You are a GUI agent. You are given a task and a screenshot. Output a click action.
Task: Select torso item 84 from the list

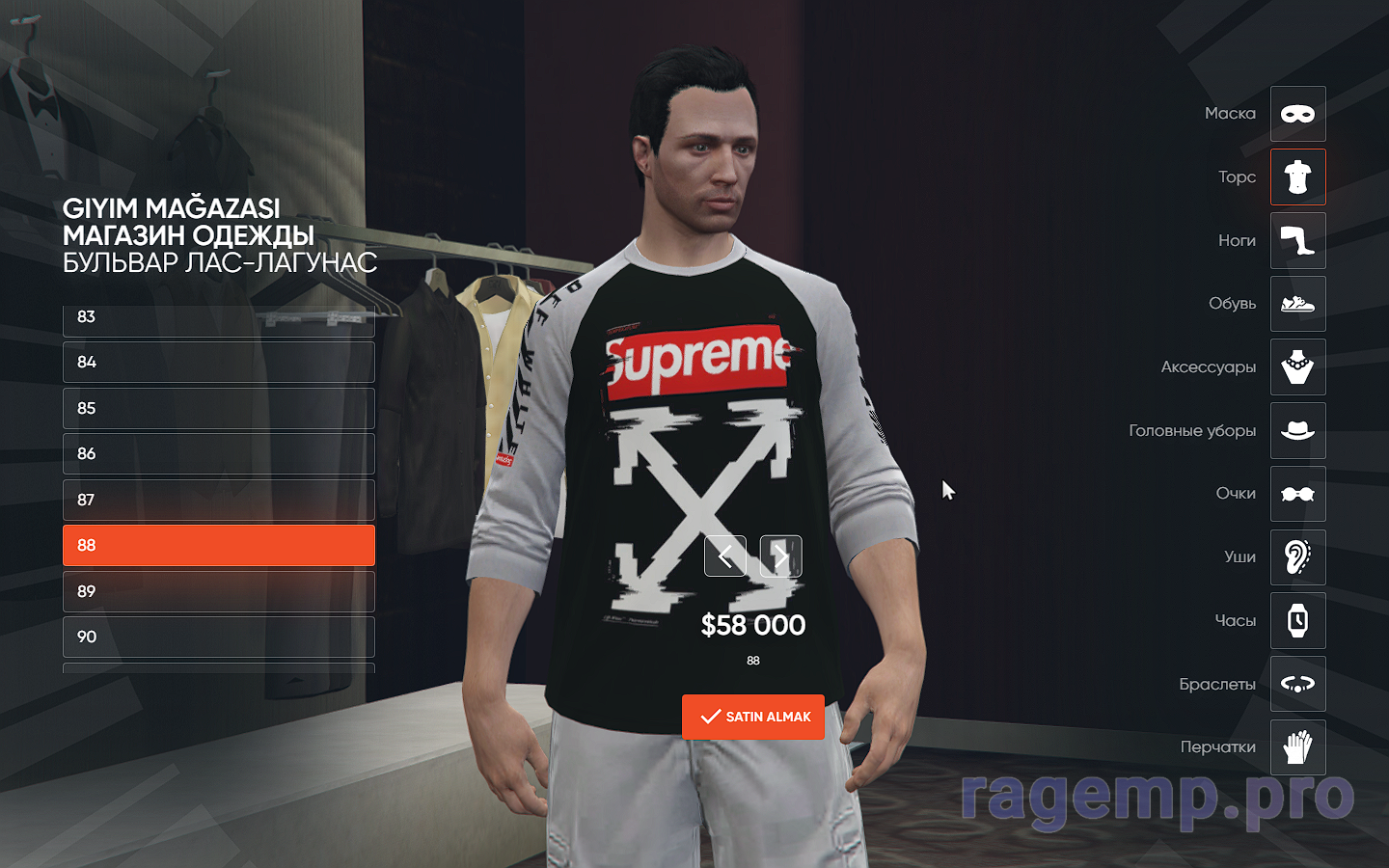(x=218, y=362)
